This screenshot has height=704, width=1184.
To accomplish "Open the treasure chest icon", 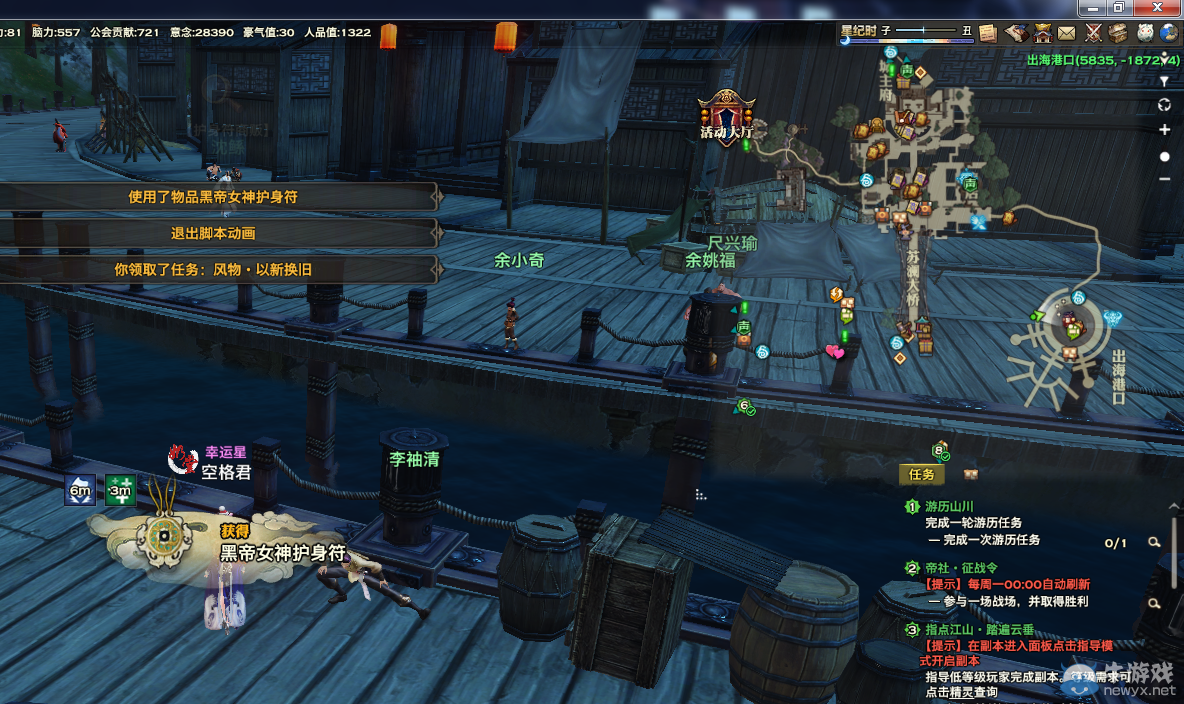I will tap(1118, 32).
